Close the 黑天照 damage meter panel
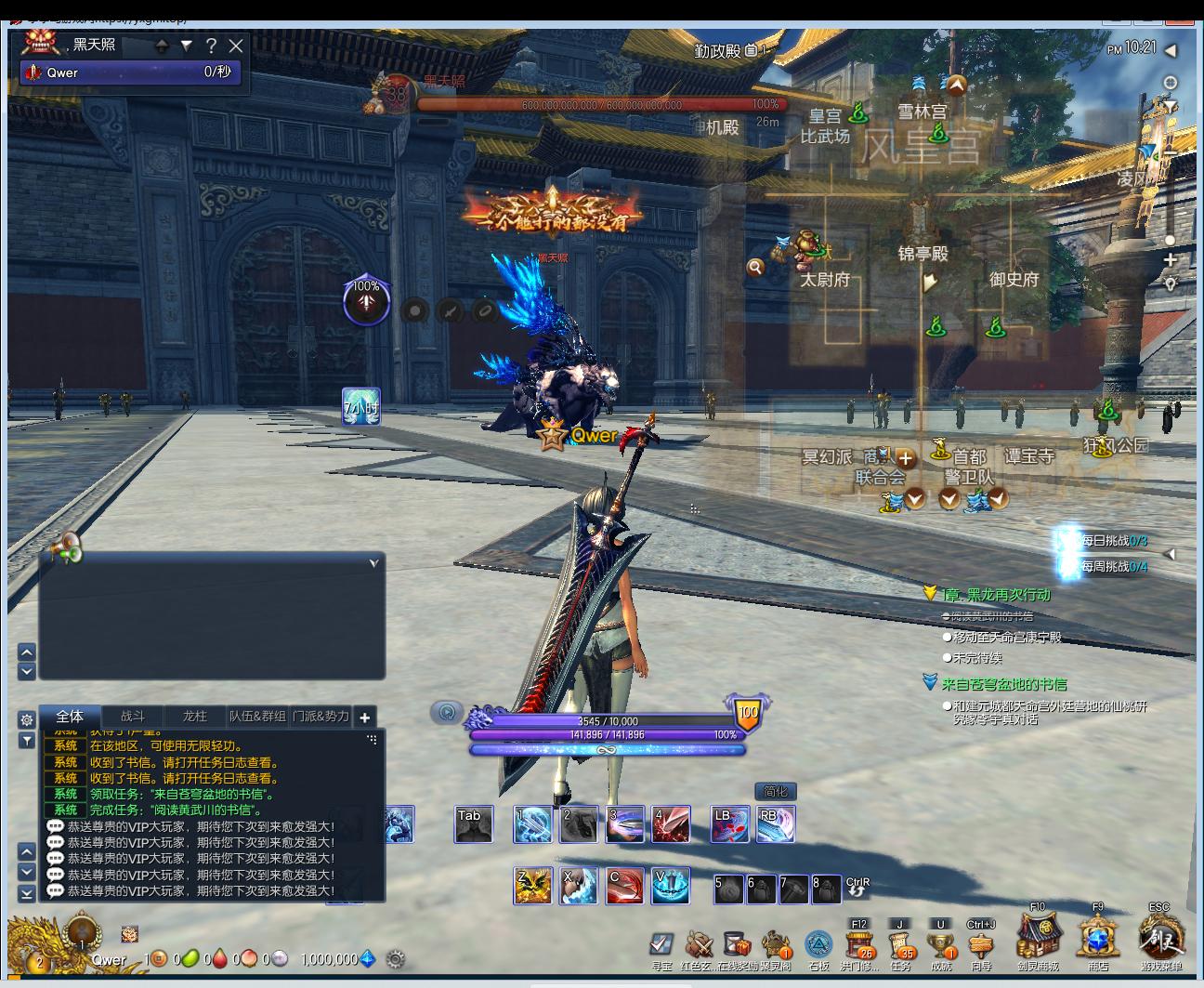The width and height of the screenshot is (1204, 988). (x=236, y=46)
